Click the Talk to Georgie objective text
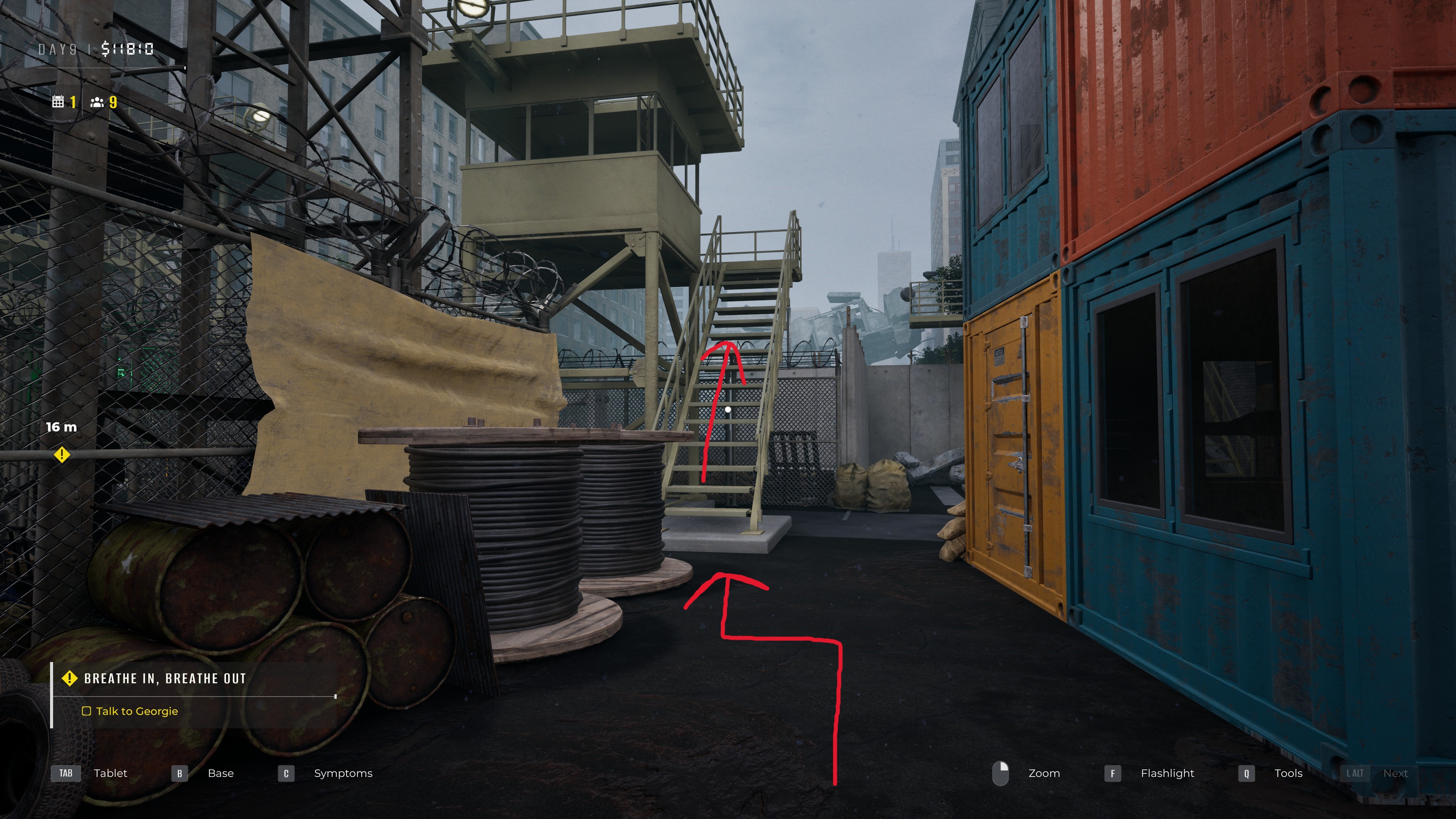The width and height of the screenshot is (1456, 819). tap(137, 712)
